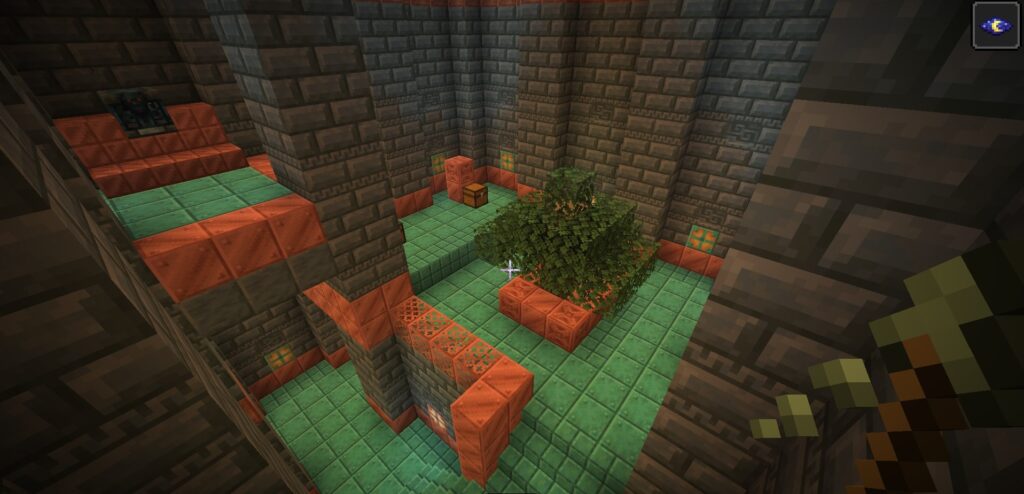Click the night vision status effect icon
Viewport: 1024px width, 494px height.
[x=996, y=25]
